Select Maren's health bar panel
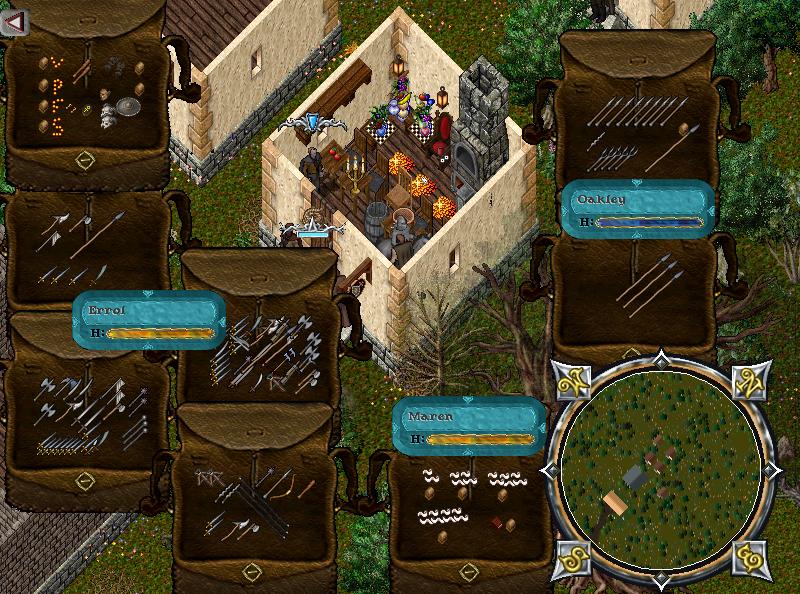 tap(468, 425)
